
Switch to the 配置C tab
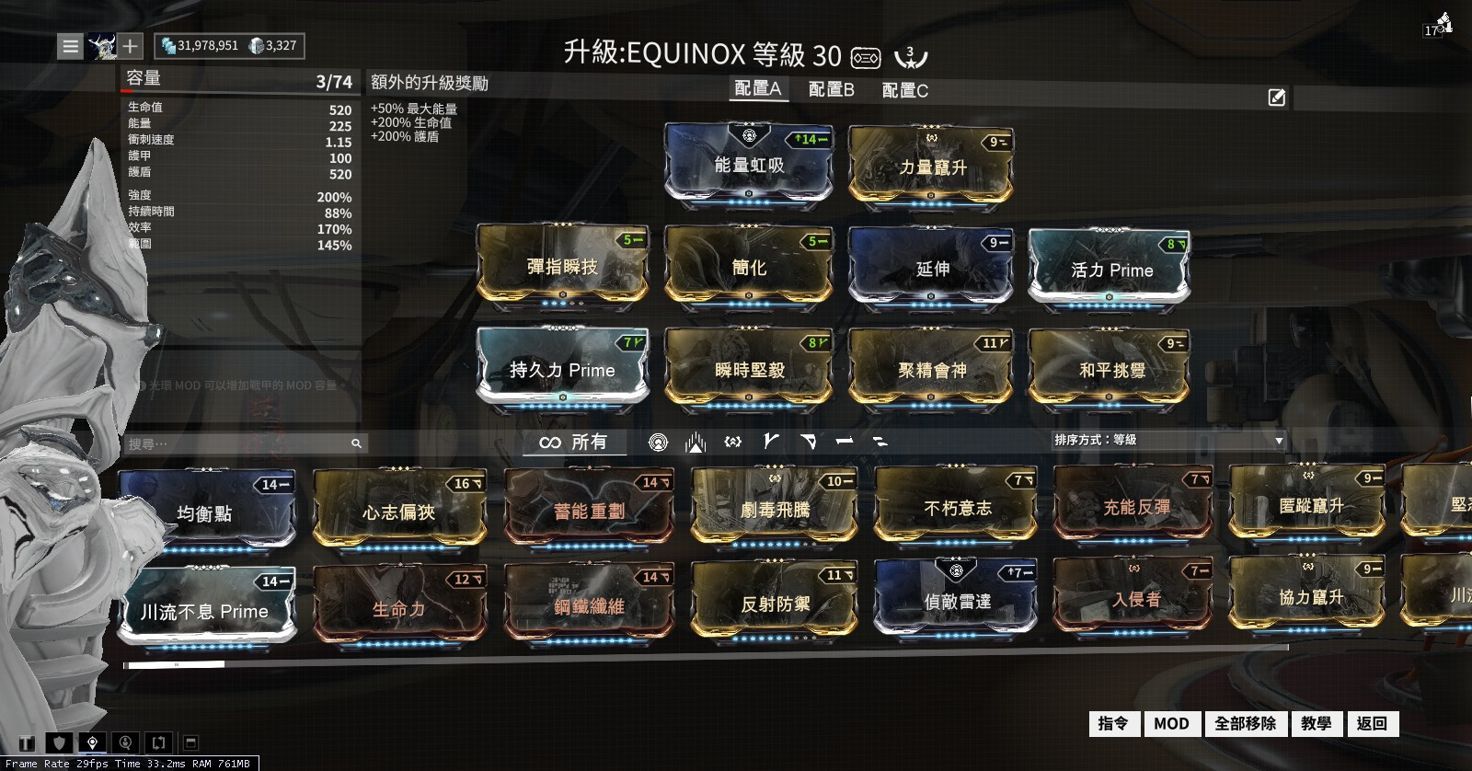904,89
